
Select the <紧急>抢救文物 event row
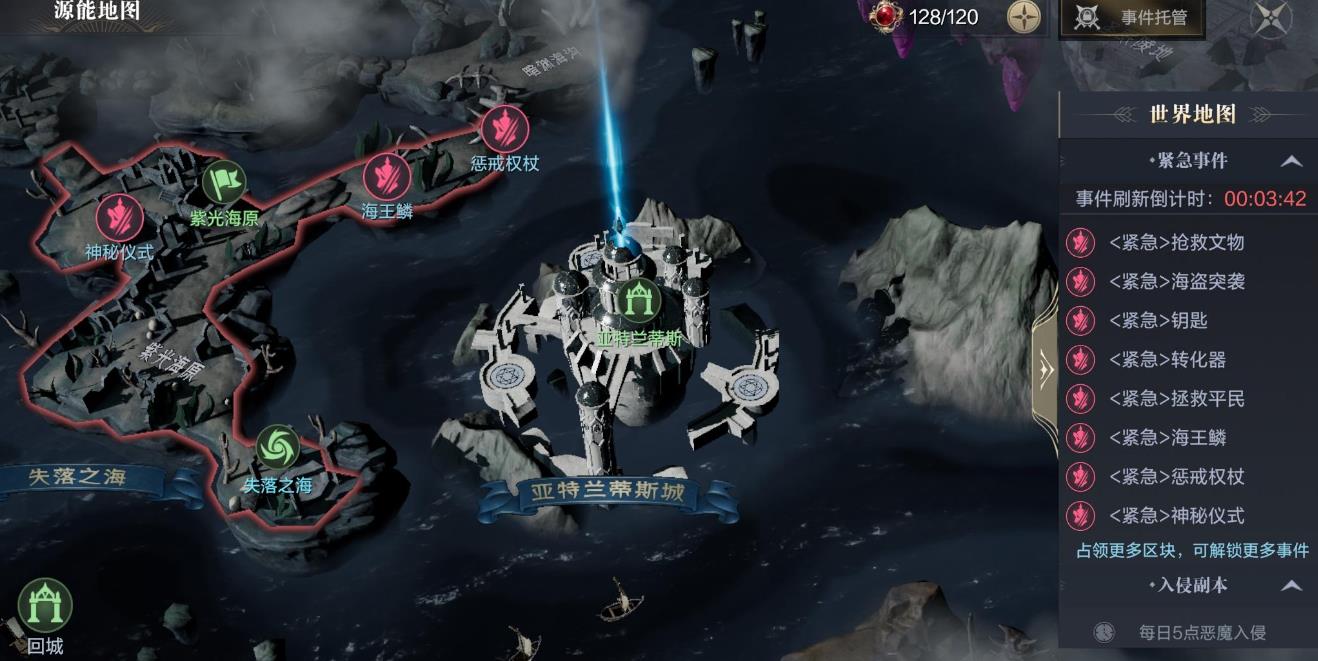(1176, 243)
